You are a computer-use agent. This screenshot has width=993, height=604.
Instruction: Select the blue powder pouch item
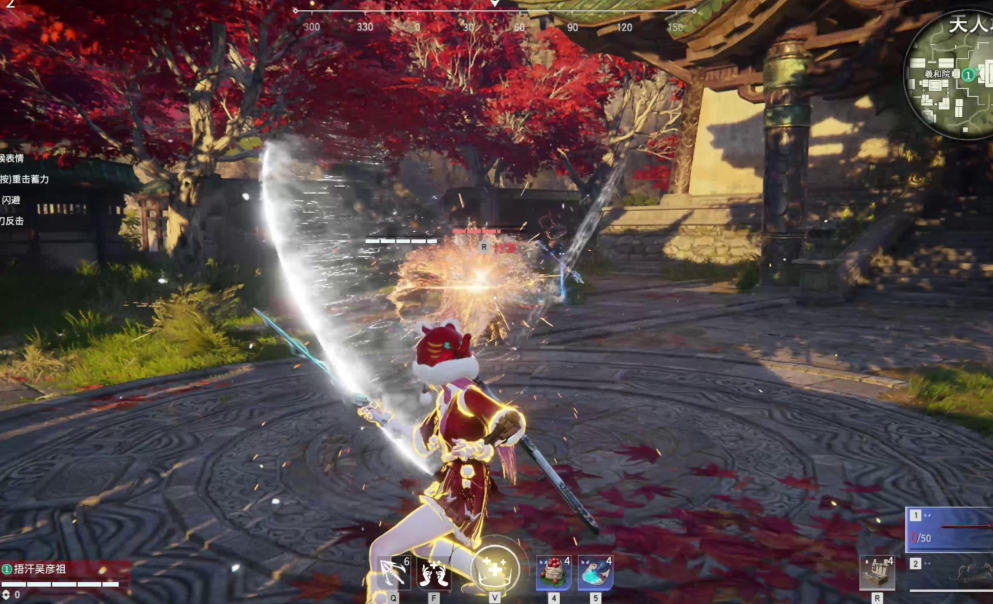pyautogui.click(x=595, y=573)
